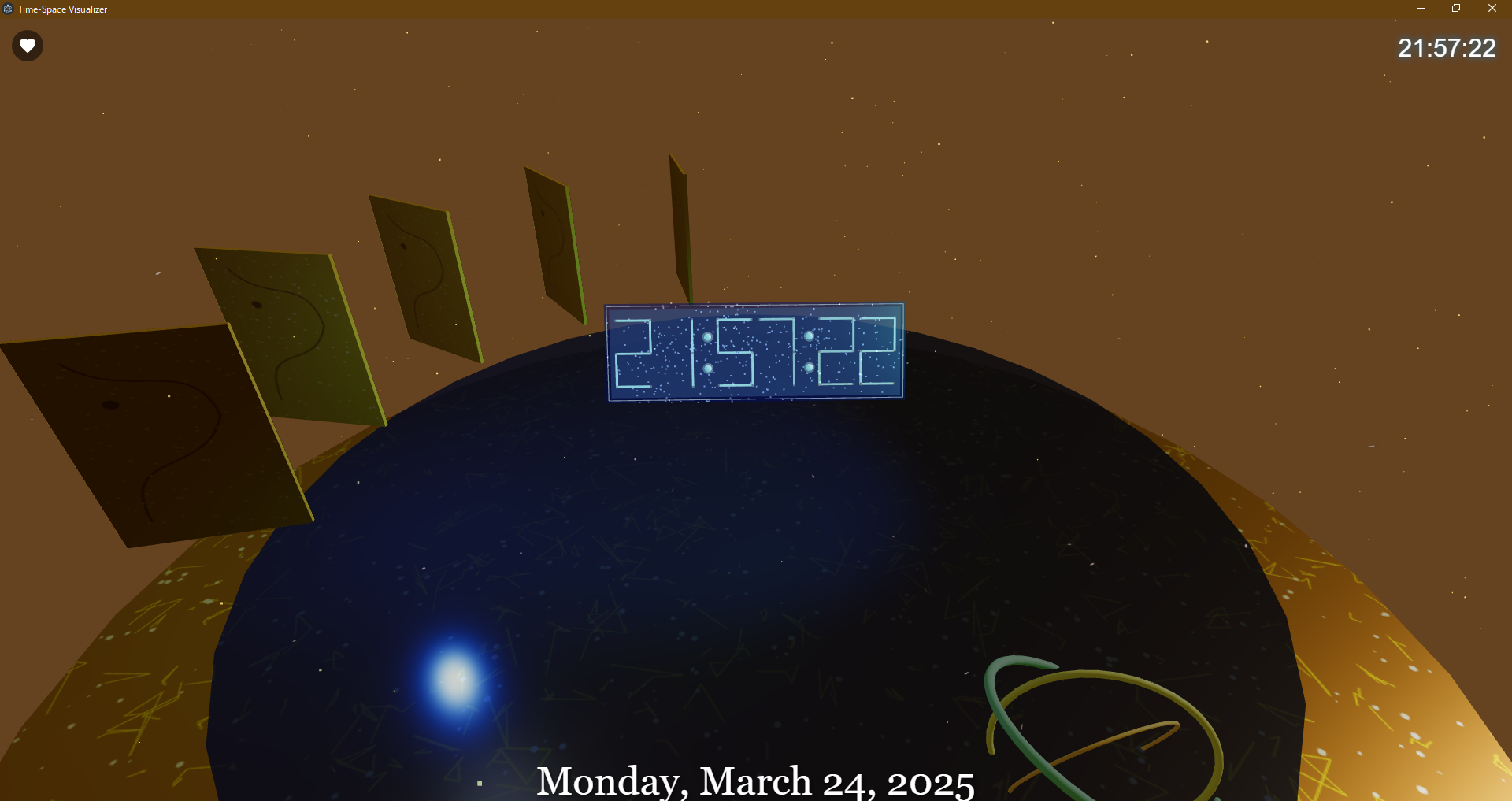The height and width of the screenshot is (801, 1512).
Task: Click the Time-Space Visualizer title text
Action: 63,9
